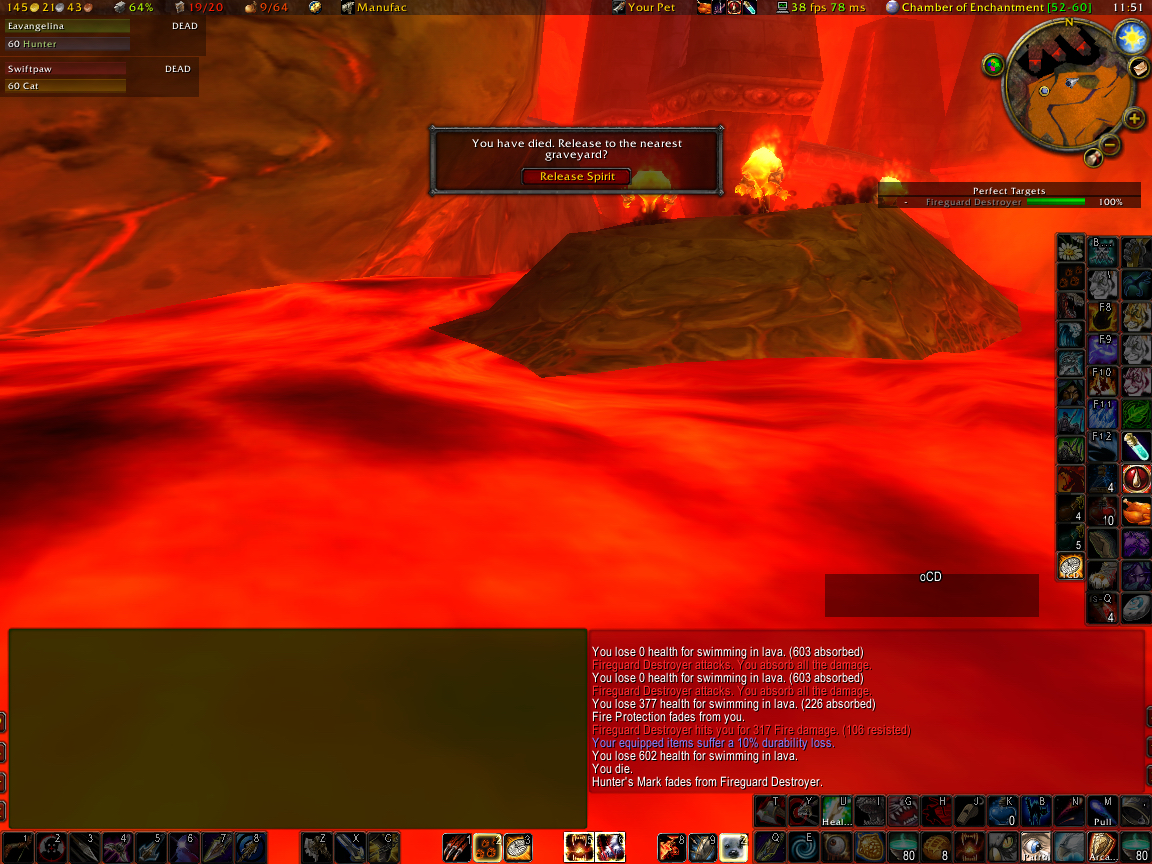The width and height of the screenshot is (1152, 864).
Task: Zoom in the minimap with plus button
Action: click(x=1134, y=119)
